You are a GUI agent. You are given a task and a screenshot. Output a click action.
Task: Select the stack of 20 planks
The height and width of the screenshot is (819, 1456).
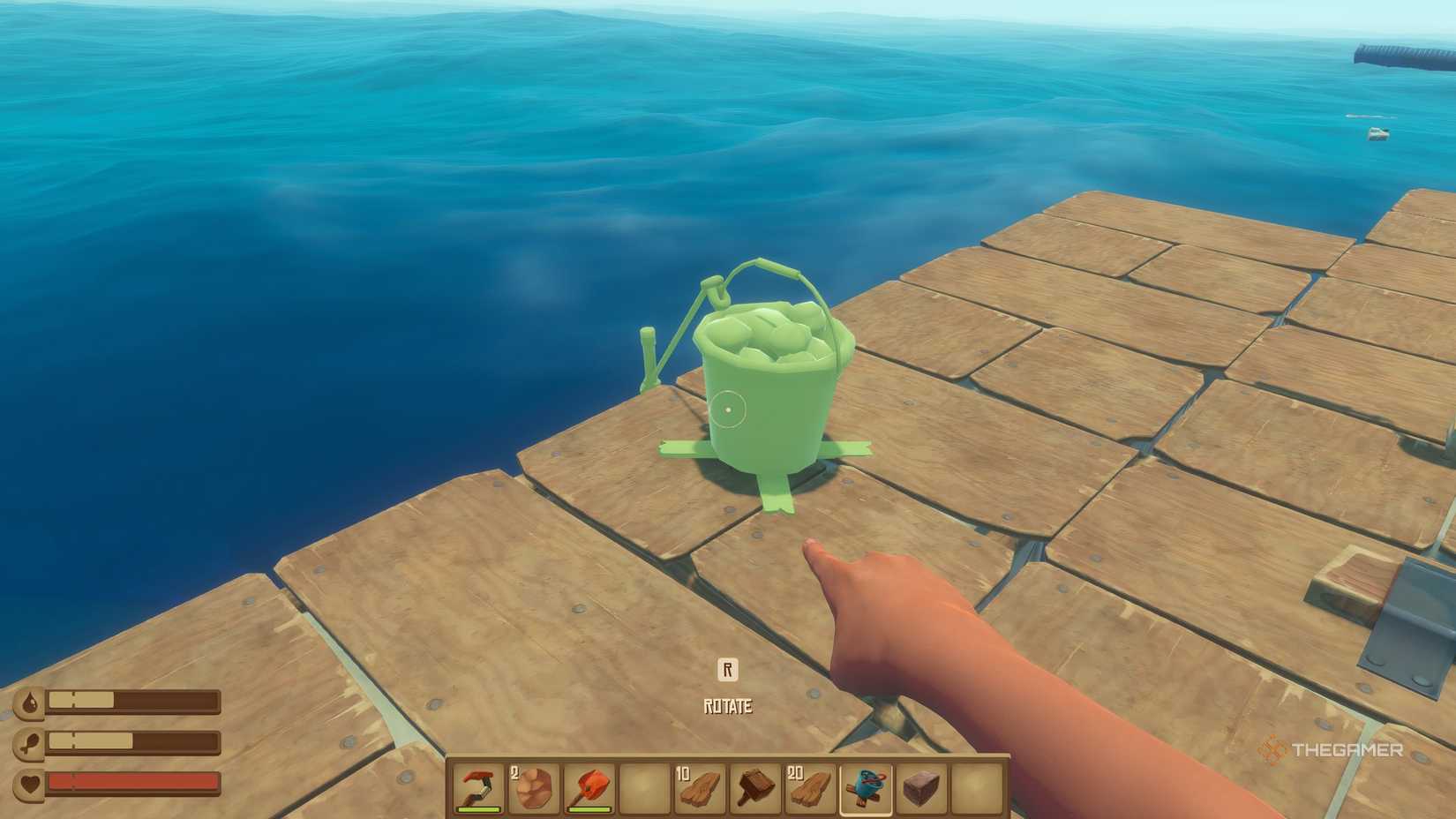(x=809, y=790)
